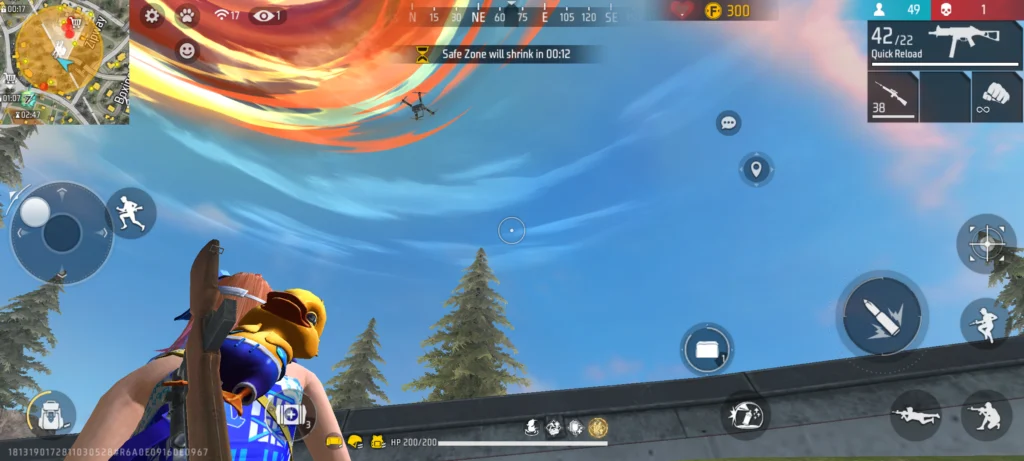Expand the minimap
The image size is (1024, 461).
[x=65, y=61]
